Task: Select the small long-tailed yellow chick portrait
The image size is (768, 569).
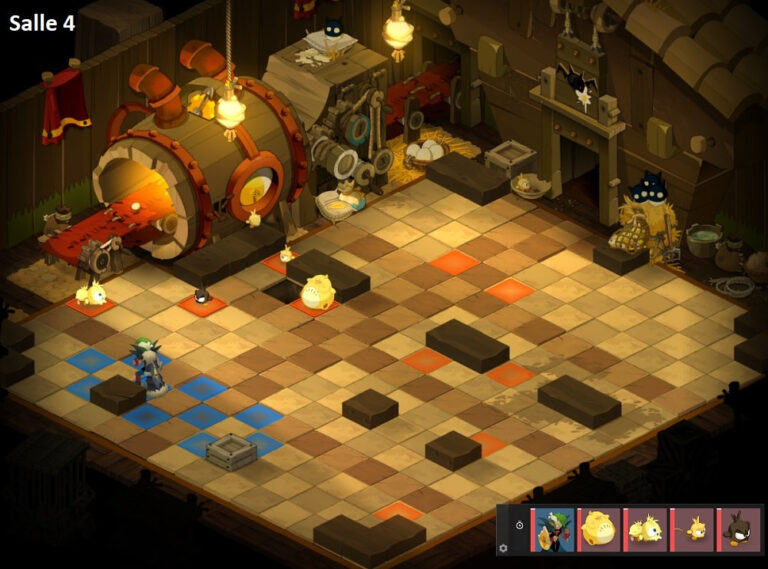Action: [694, 529]
